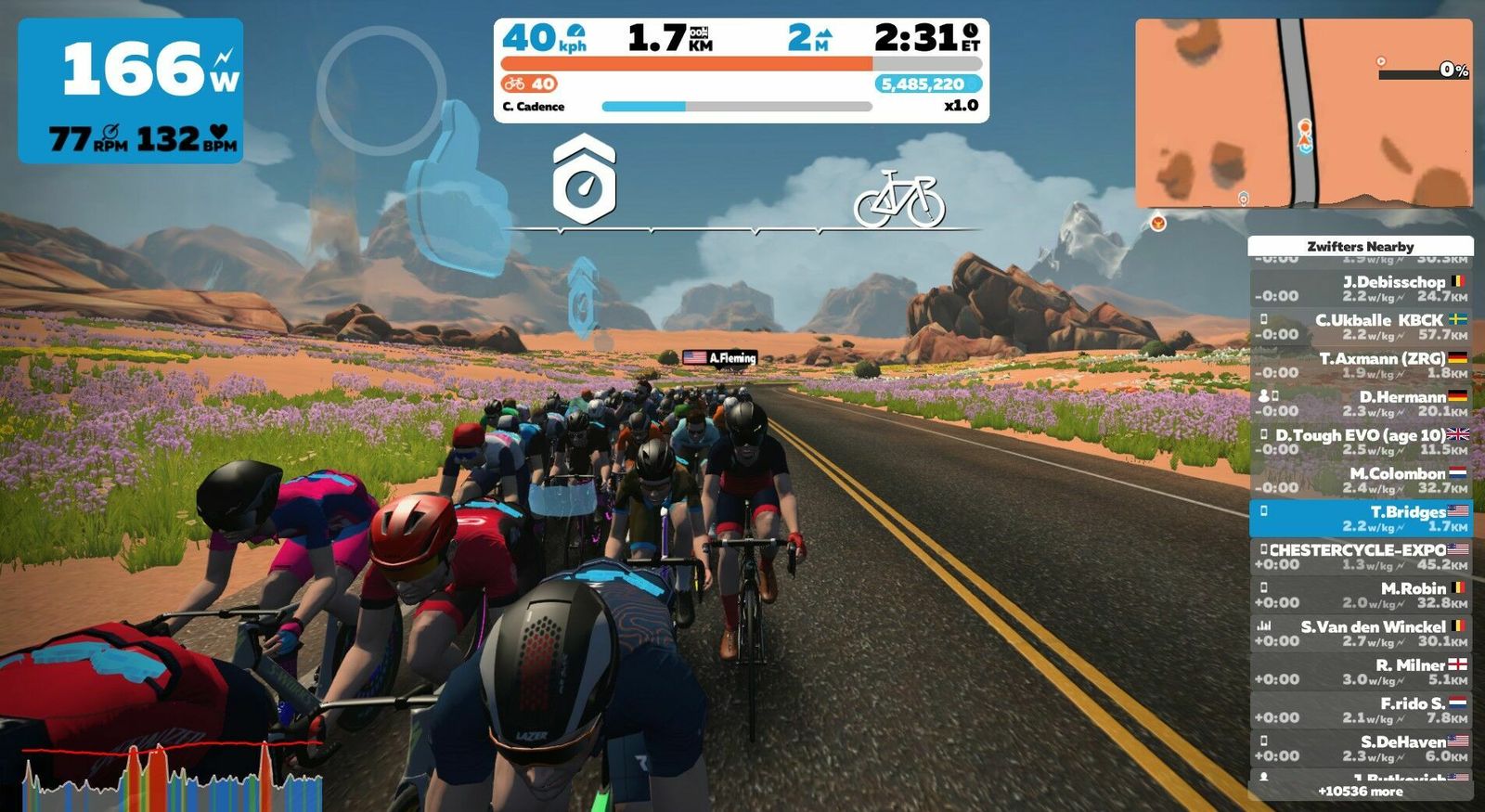Click the S.Van den Winckel row

pos(1361,633)
